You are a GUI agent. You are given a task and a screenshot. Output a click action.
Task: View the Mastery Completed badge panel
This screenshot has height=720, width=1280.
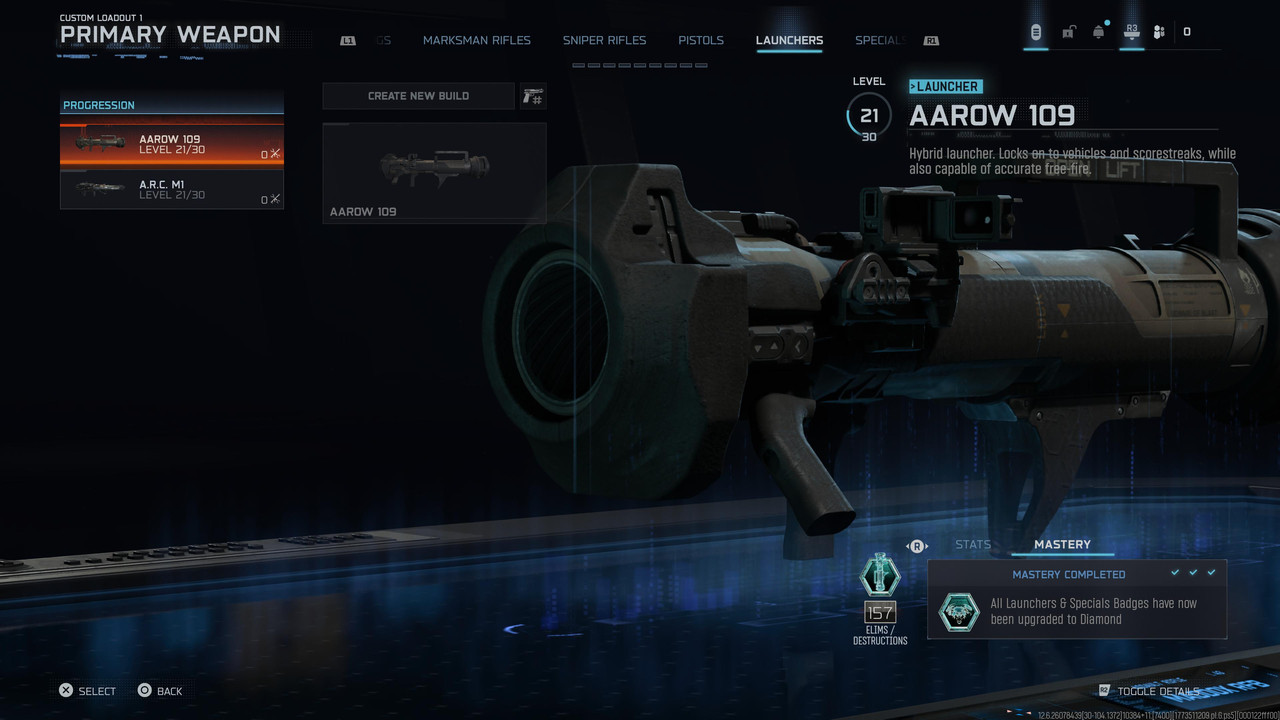click(1076, 600)
